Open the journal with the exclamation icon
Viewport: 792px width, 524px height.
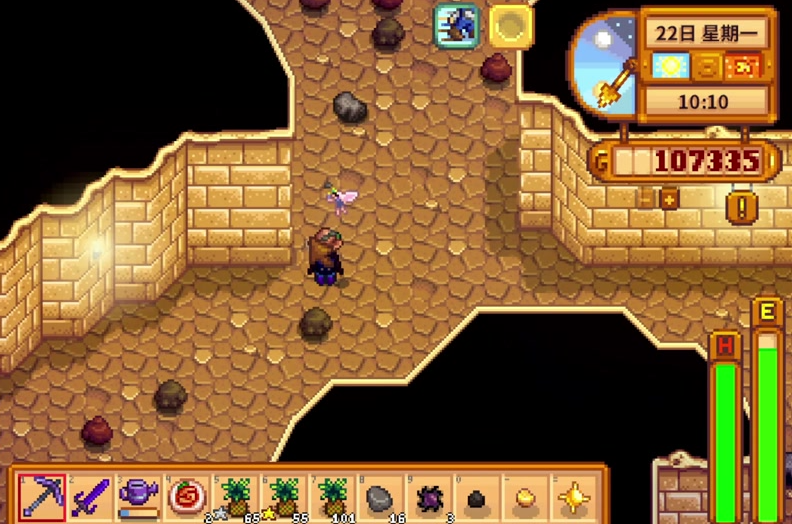tap(741, 208)
